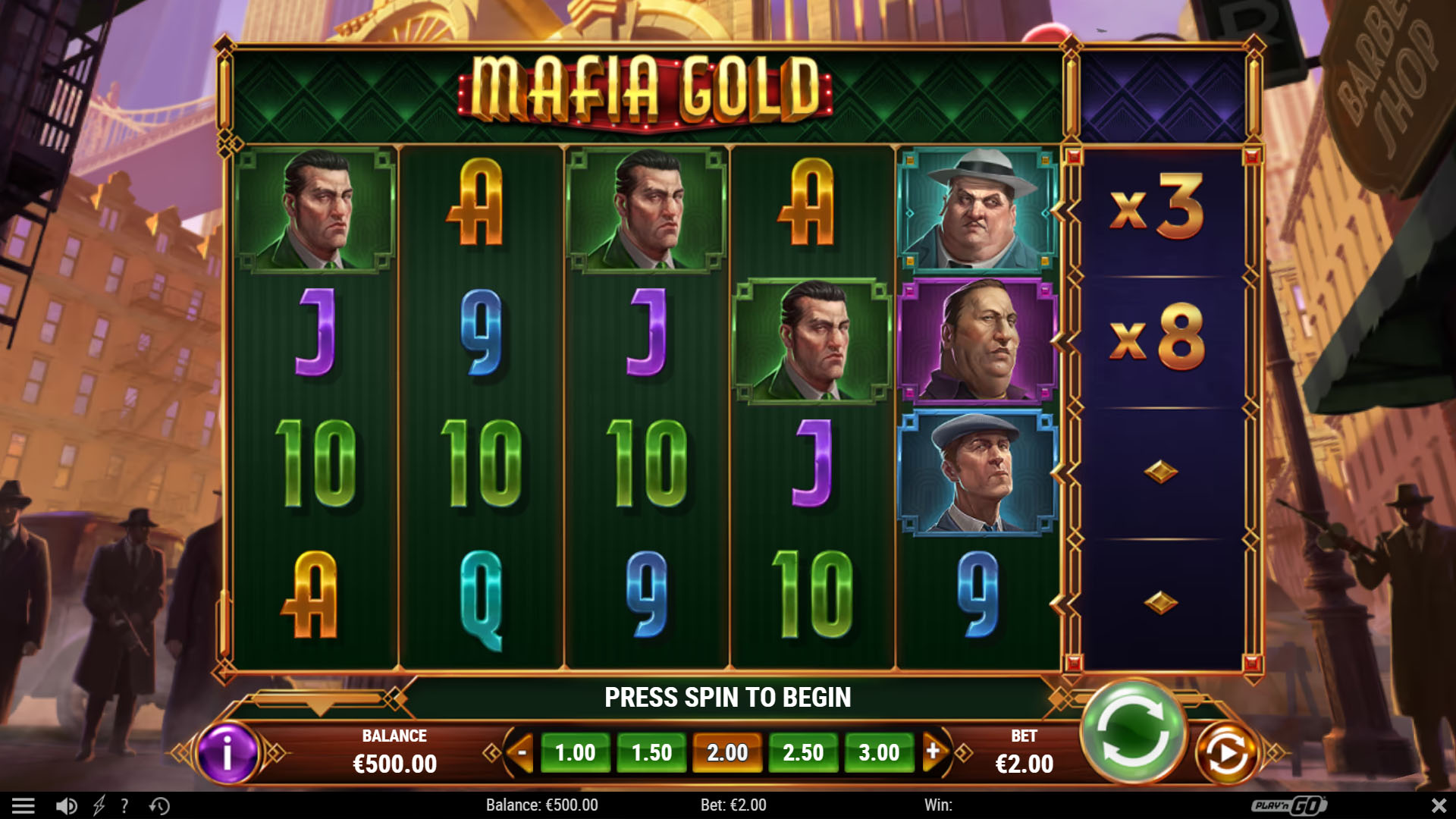Viewport: 1456px width, 819px height.
Task: Choose the 1.50 bet amount
Action: tap(651, 753)
